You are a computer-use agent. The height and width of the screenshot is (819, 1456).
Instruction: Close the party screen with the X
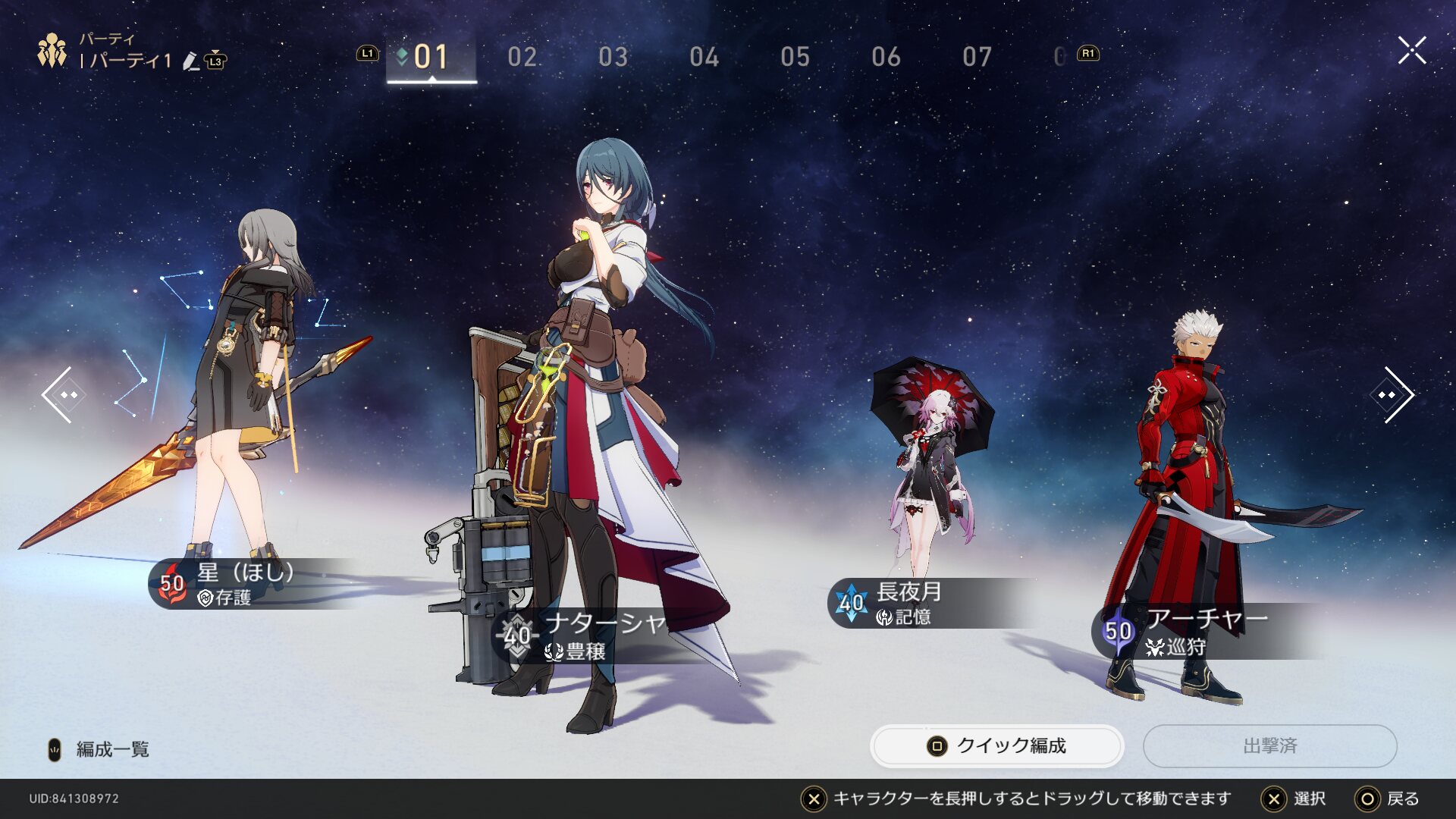[x=1412, y=51]
